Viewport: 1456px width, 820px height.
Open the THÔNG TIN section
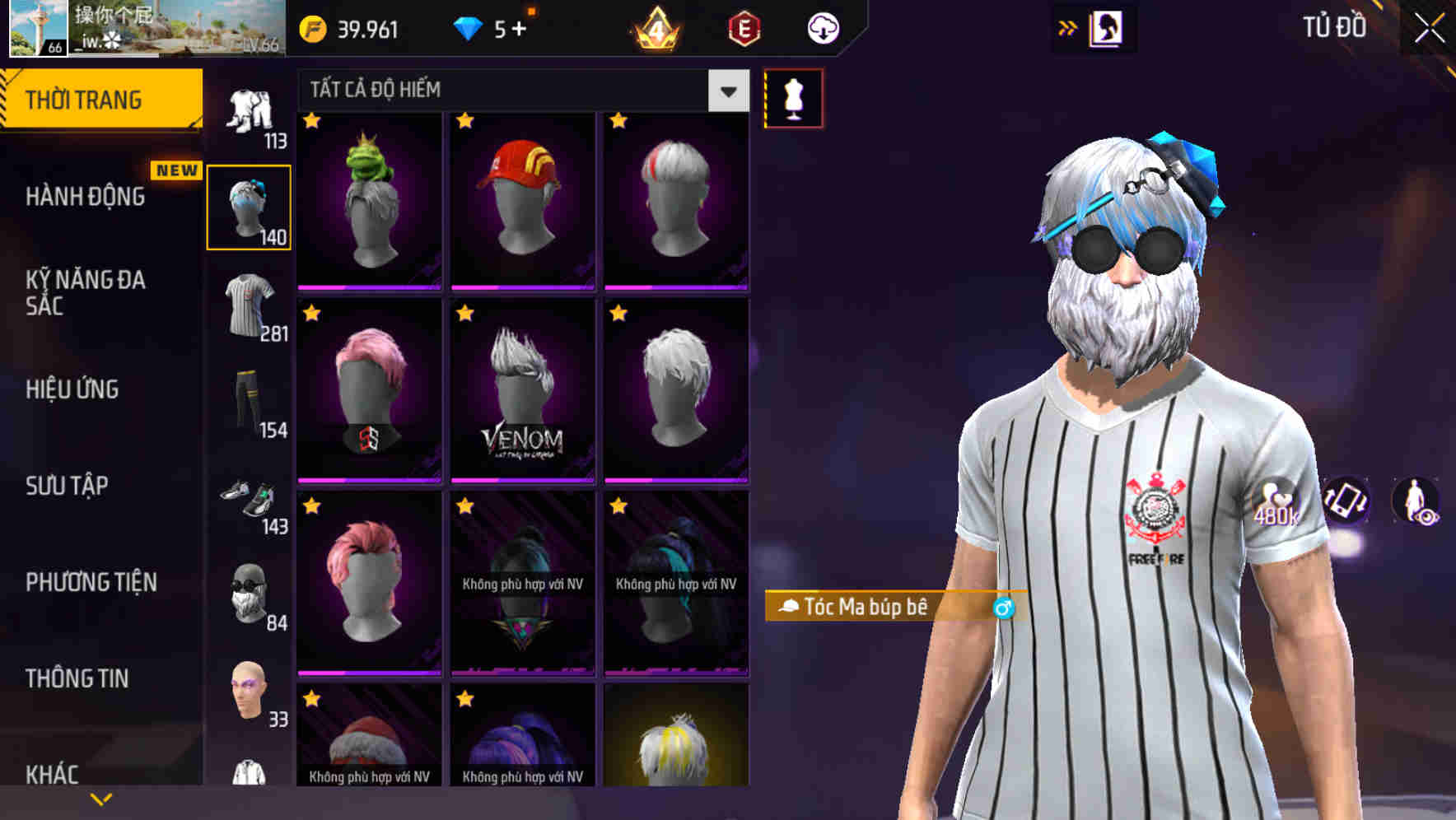pyautogui.click(x=79, y=677)
